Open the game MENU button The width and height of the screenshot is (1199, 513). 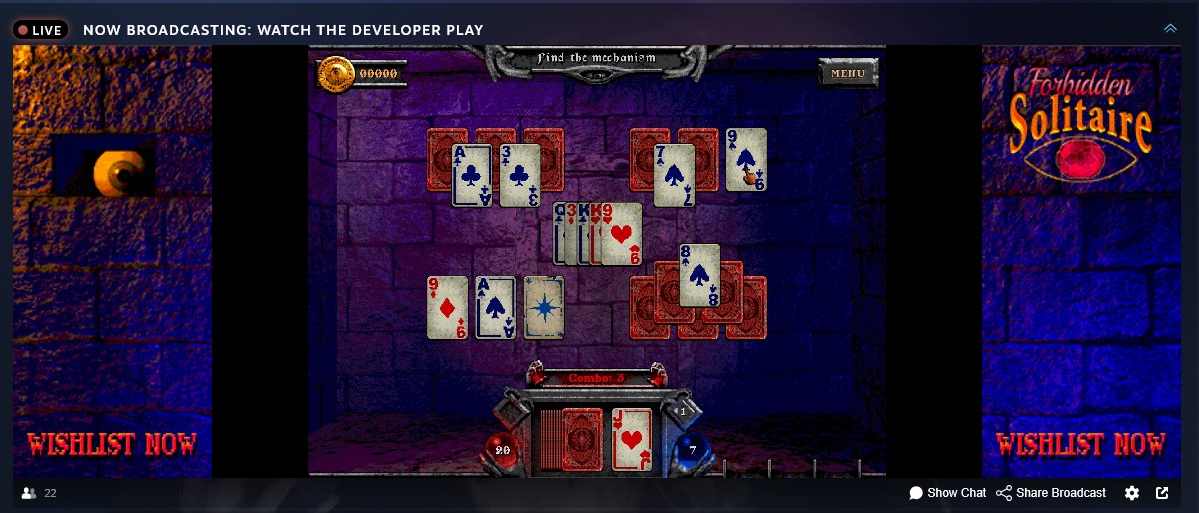pos(848,72)
